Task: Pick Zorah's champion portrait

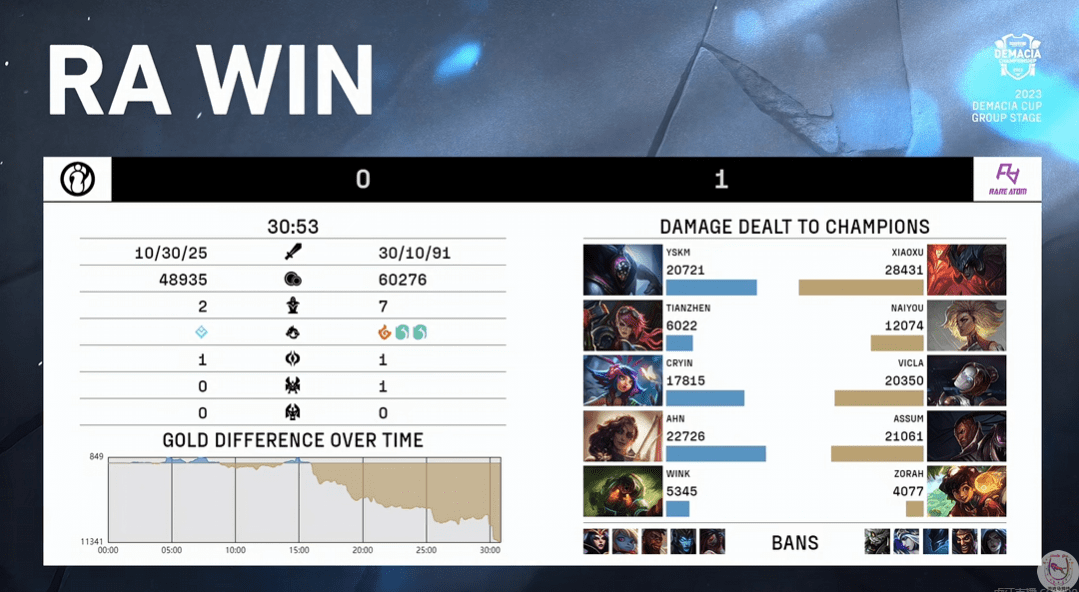Action: (x=966, y=492)
